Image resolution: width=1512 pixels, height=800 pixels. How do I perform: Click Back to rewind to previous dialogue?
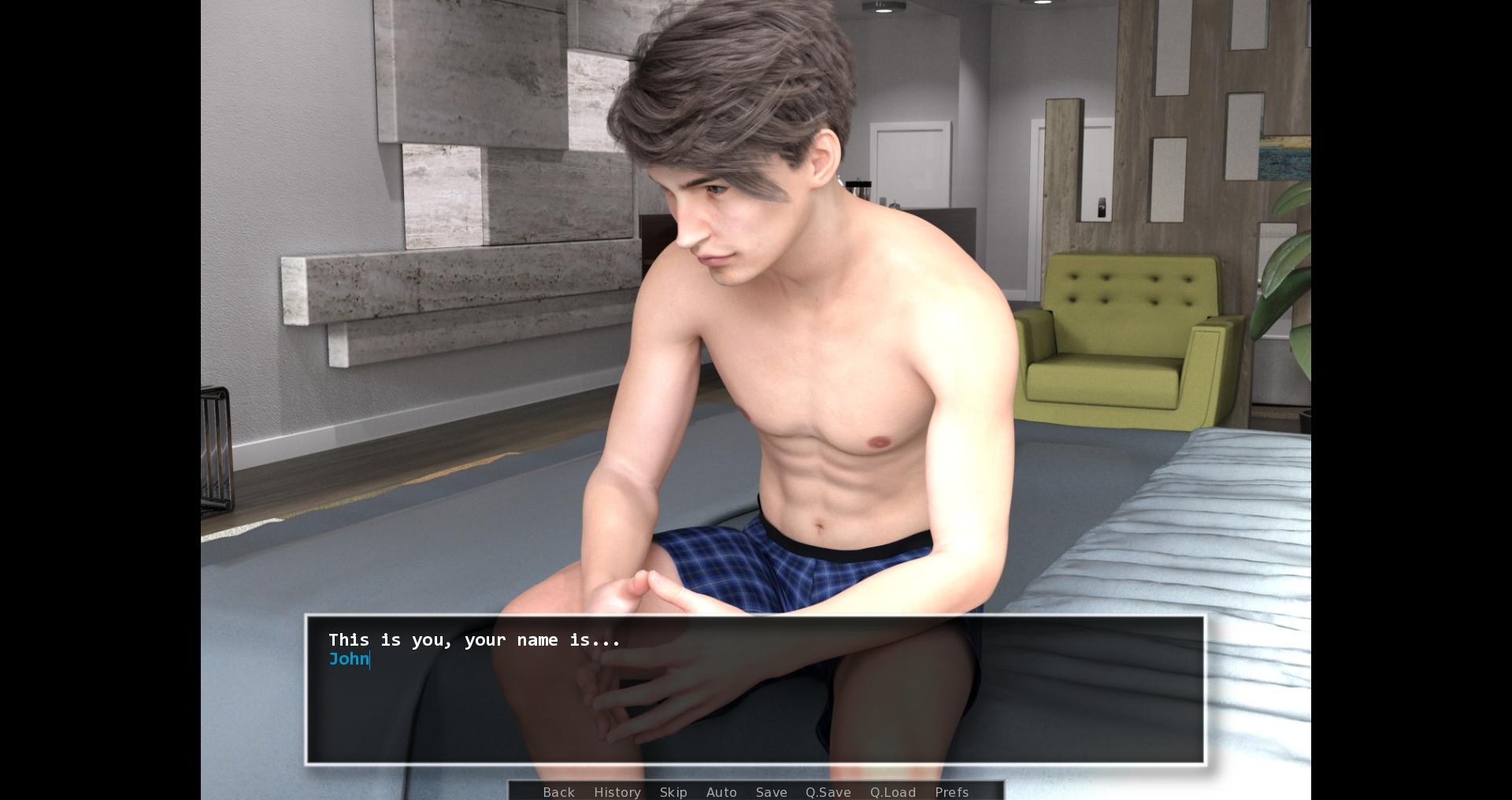point(558,792)
